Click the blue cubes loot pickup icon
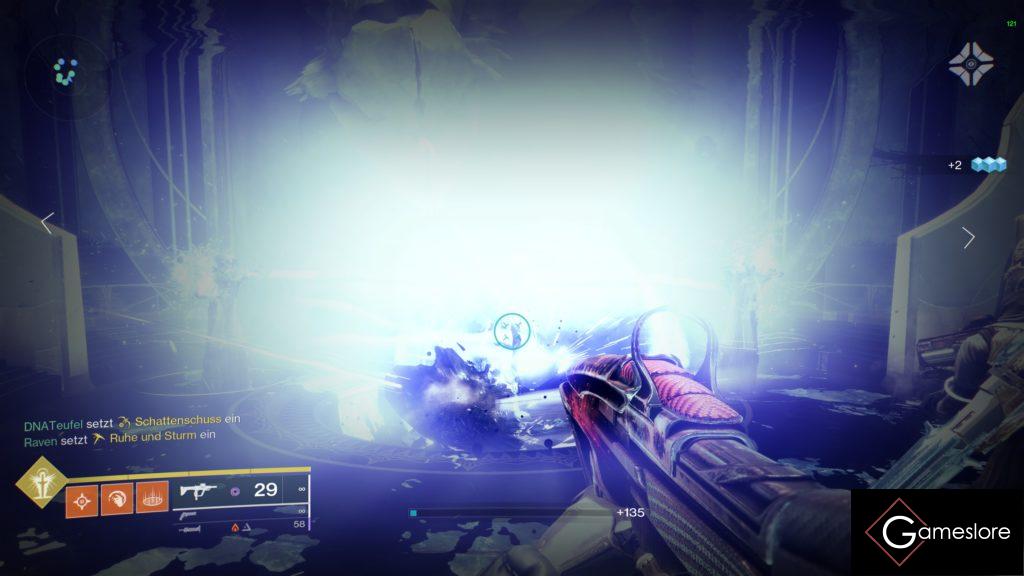This screenshot has height=576, width=1024. coord(987,165)
